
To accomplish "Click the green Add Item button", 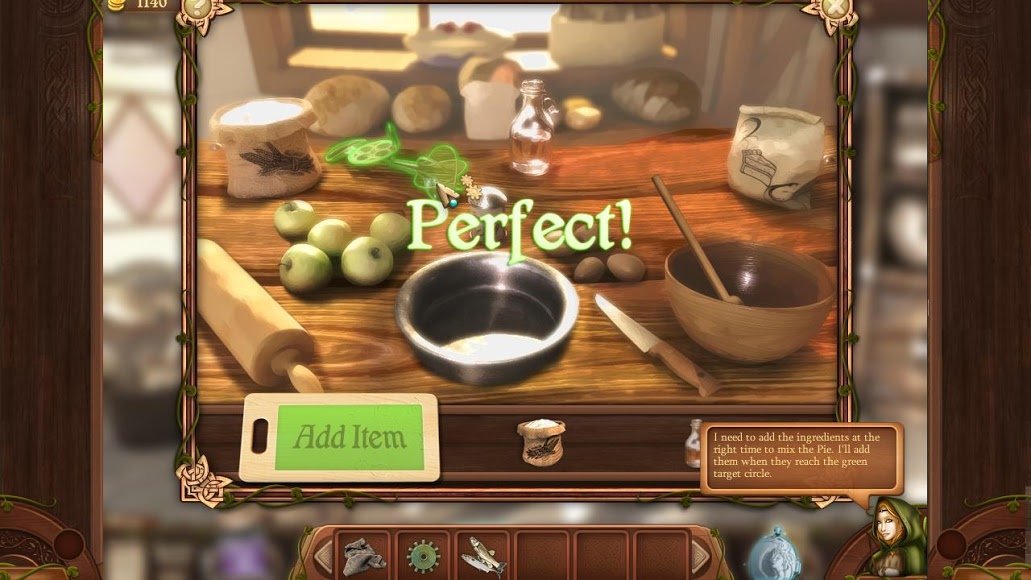I will tap(350, 437).
